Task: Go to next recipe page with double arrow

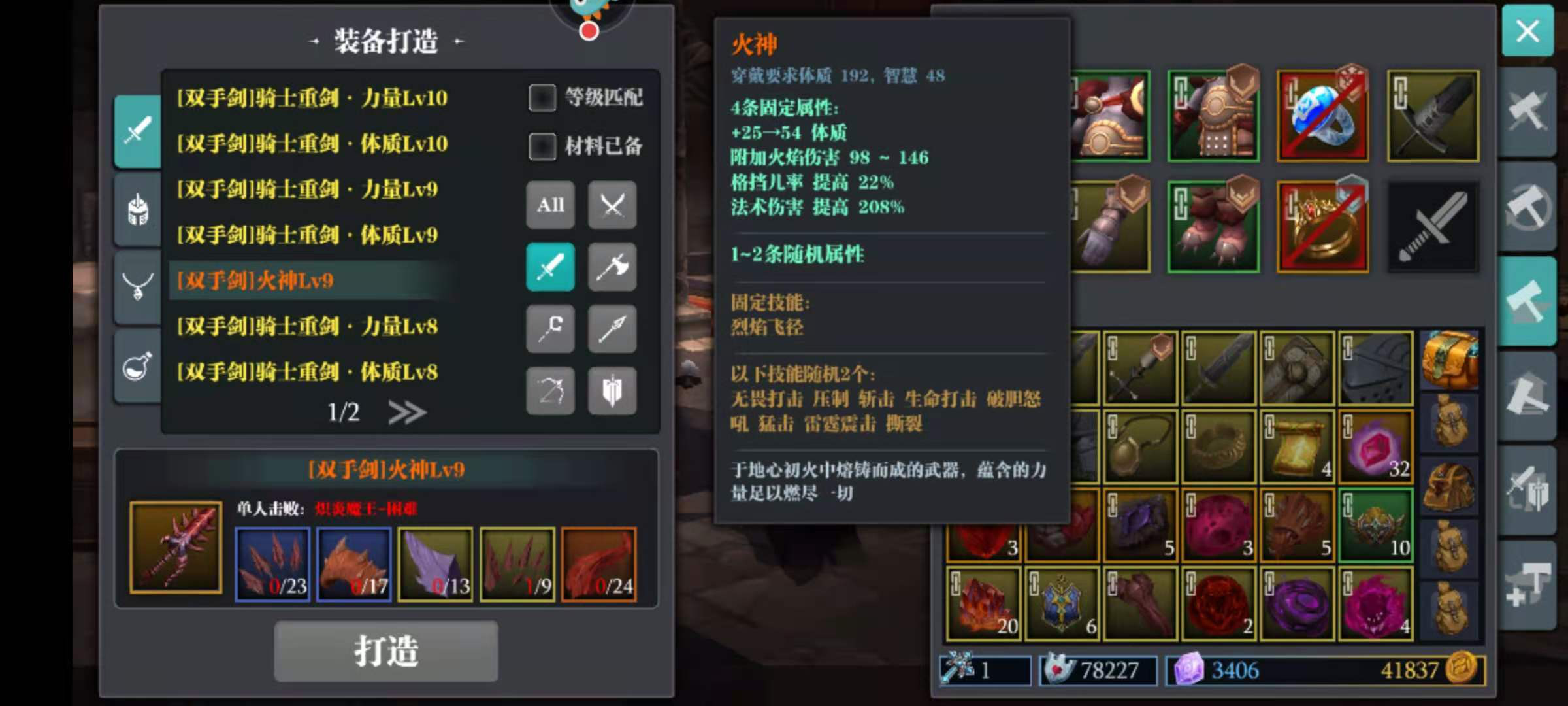Action: pyautogui.click(x=408, y=411)
